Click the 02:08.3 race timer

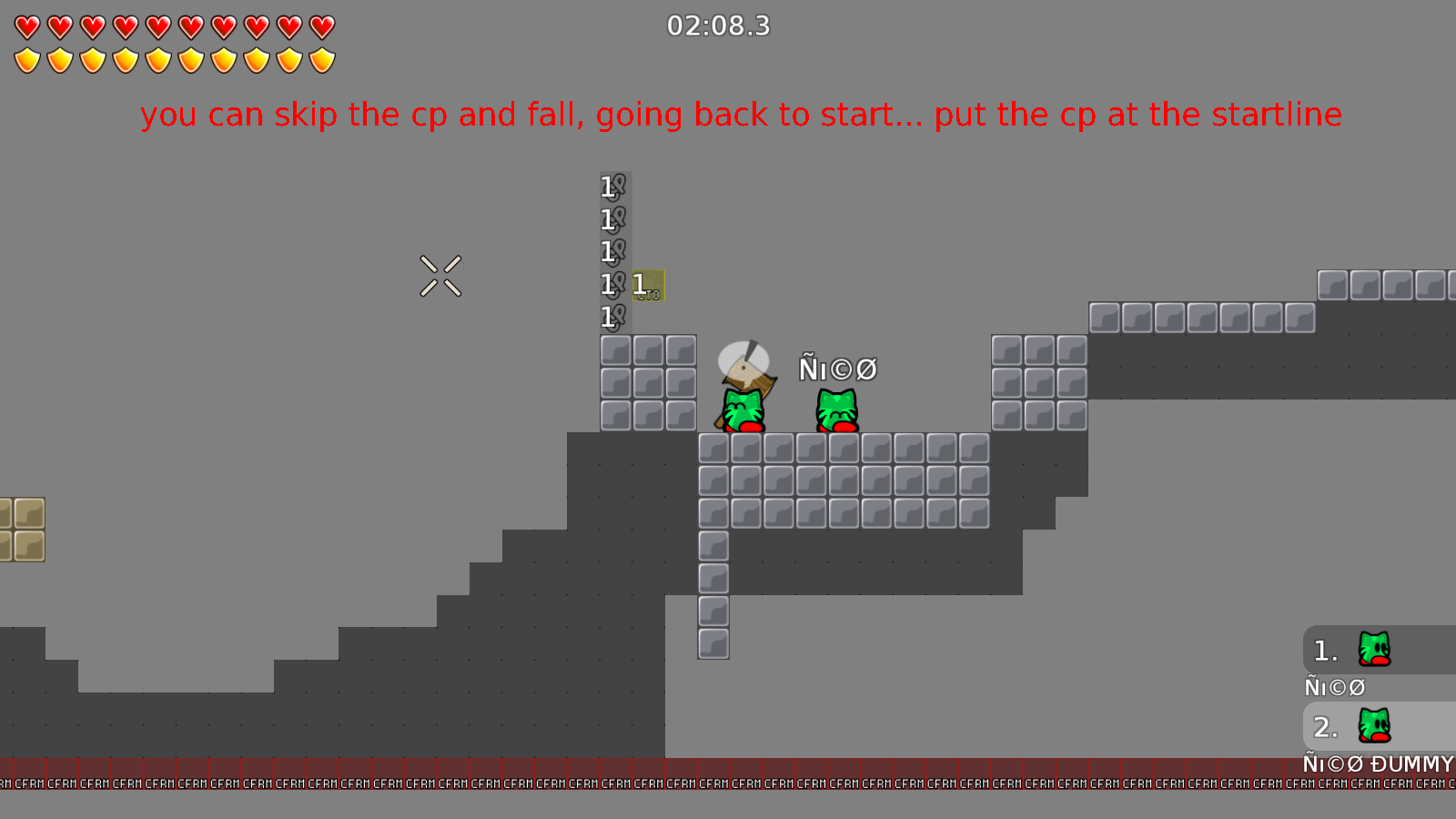click(718, 27)
